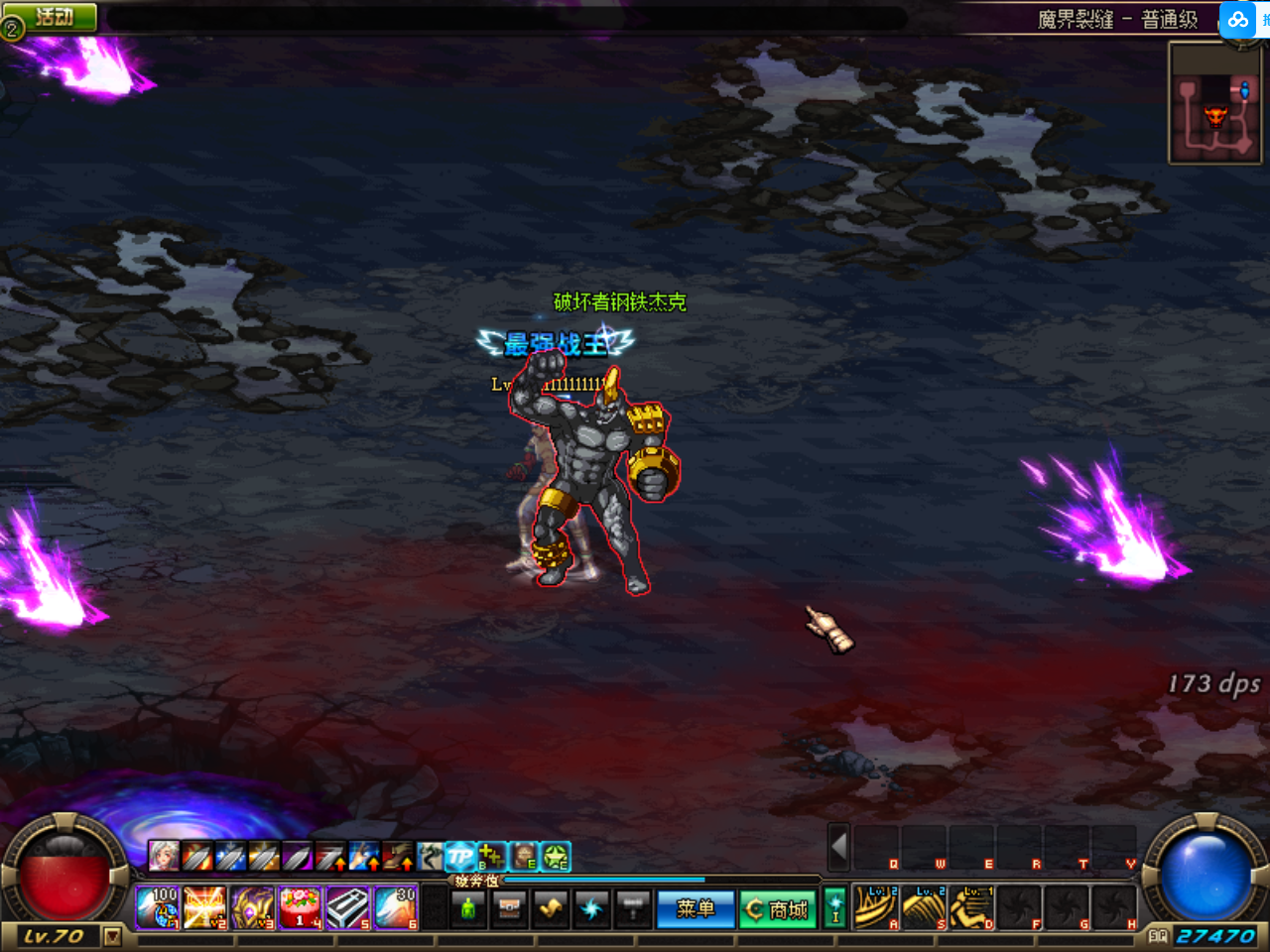
Task: Select the TP skill icon in the buff bar
Action: click(x=459, y=856)
